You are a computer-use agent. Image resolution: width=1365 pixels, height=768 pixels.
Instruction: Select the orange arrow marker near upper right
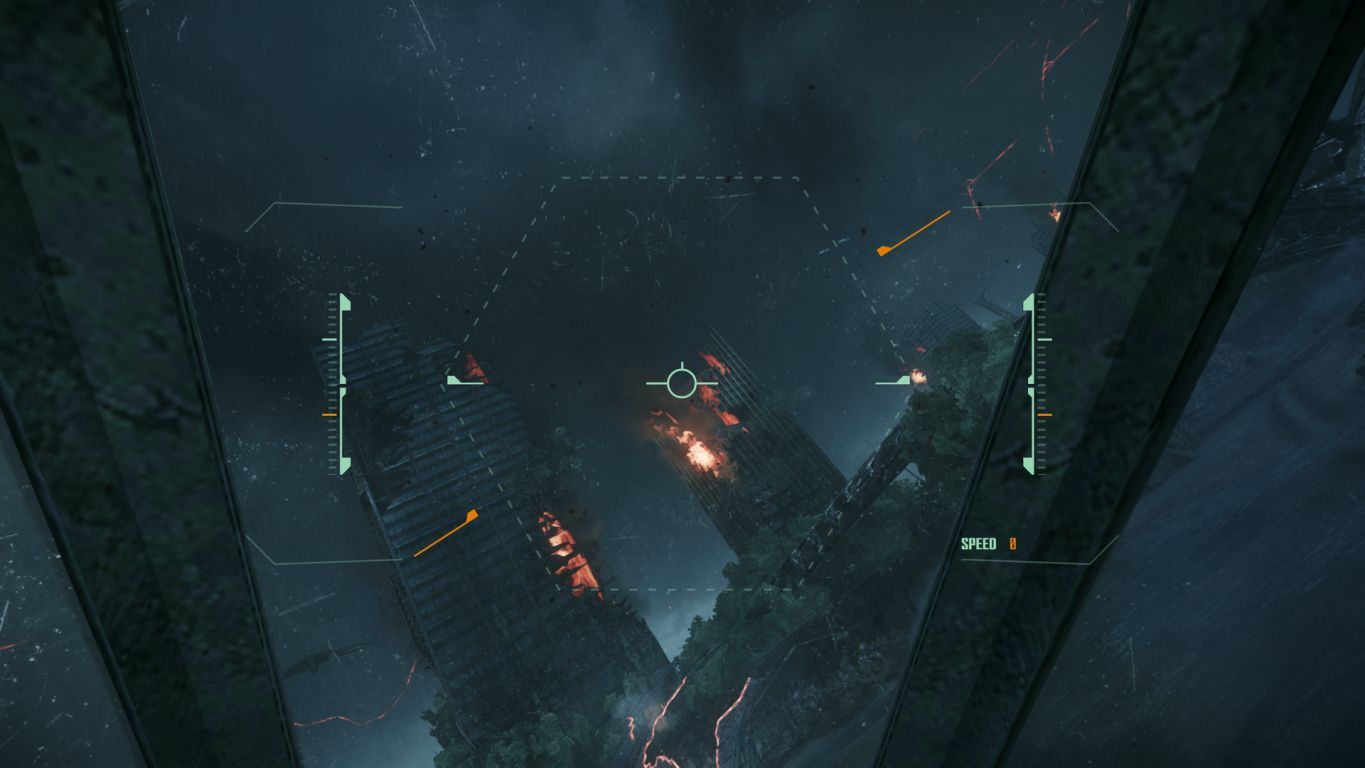[915, 232]
